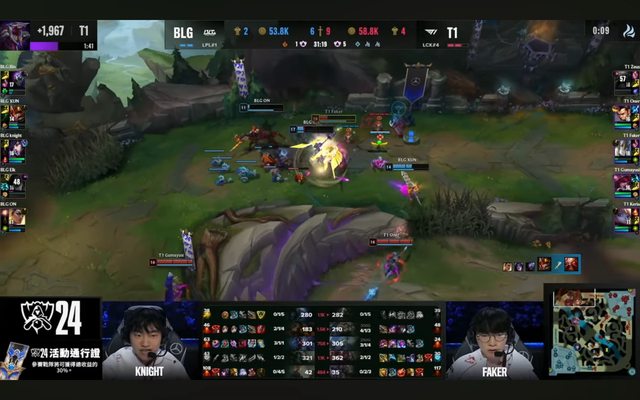Open the item scoreboard panel
Screen dimensions: 640x400
coord(320,341)
